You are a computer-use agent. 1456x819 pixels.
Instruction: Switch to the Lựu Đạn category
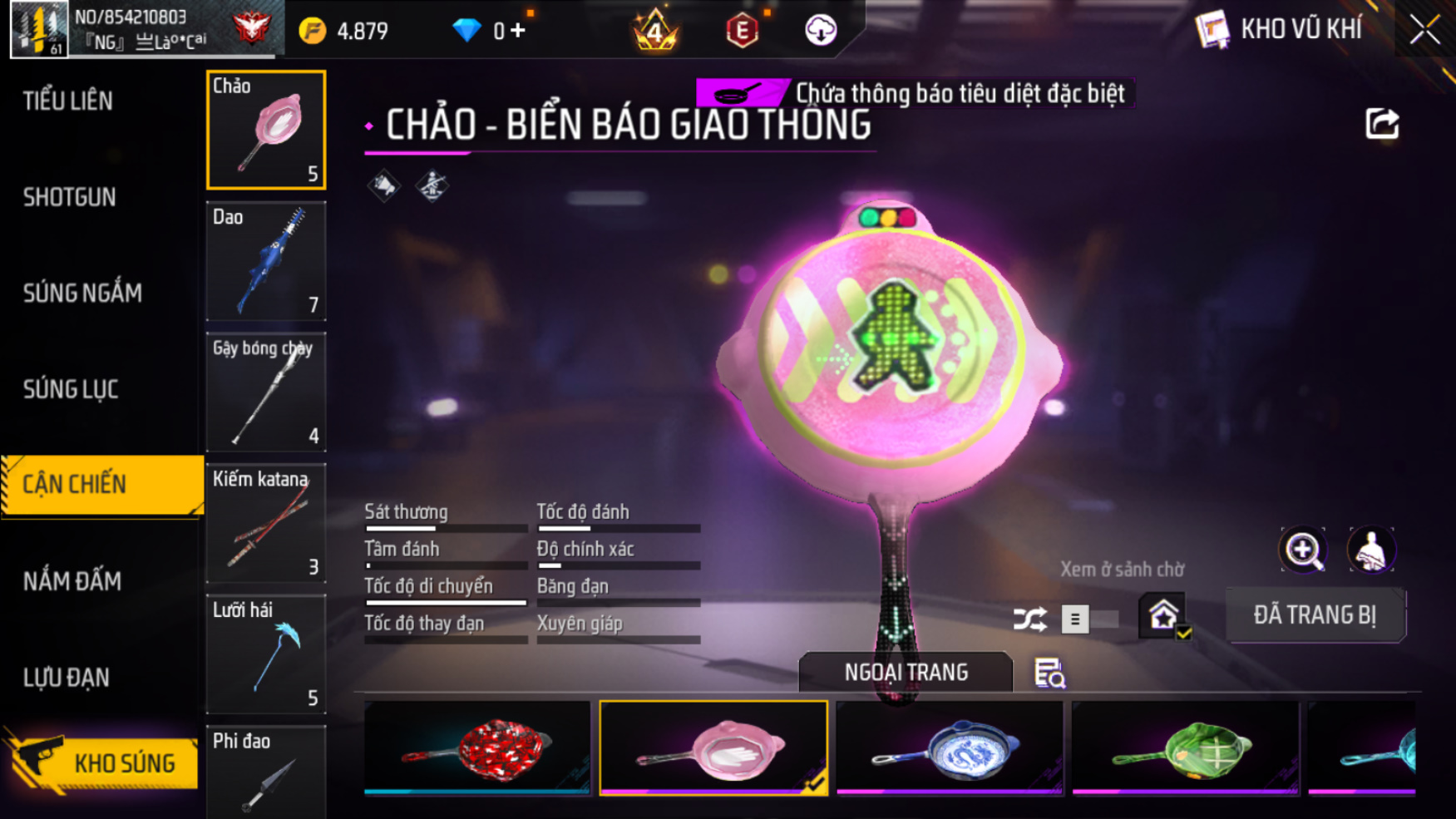coord(67,678)
